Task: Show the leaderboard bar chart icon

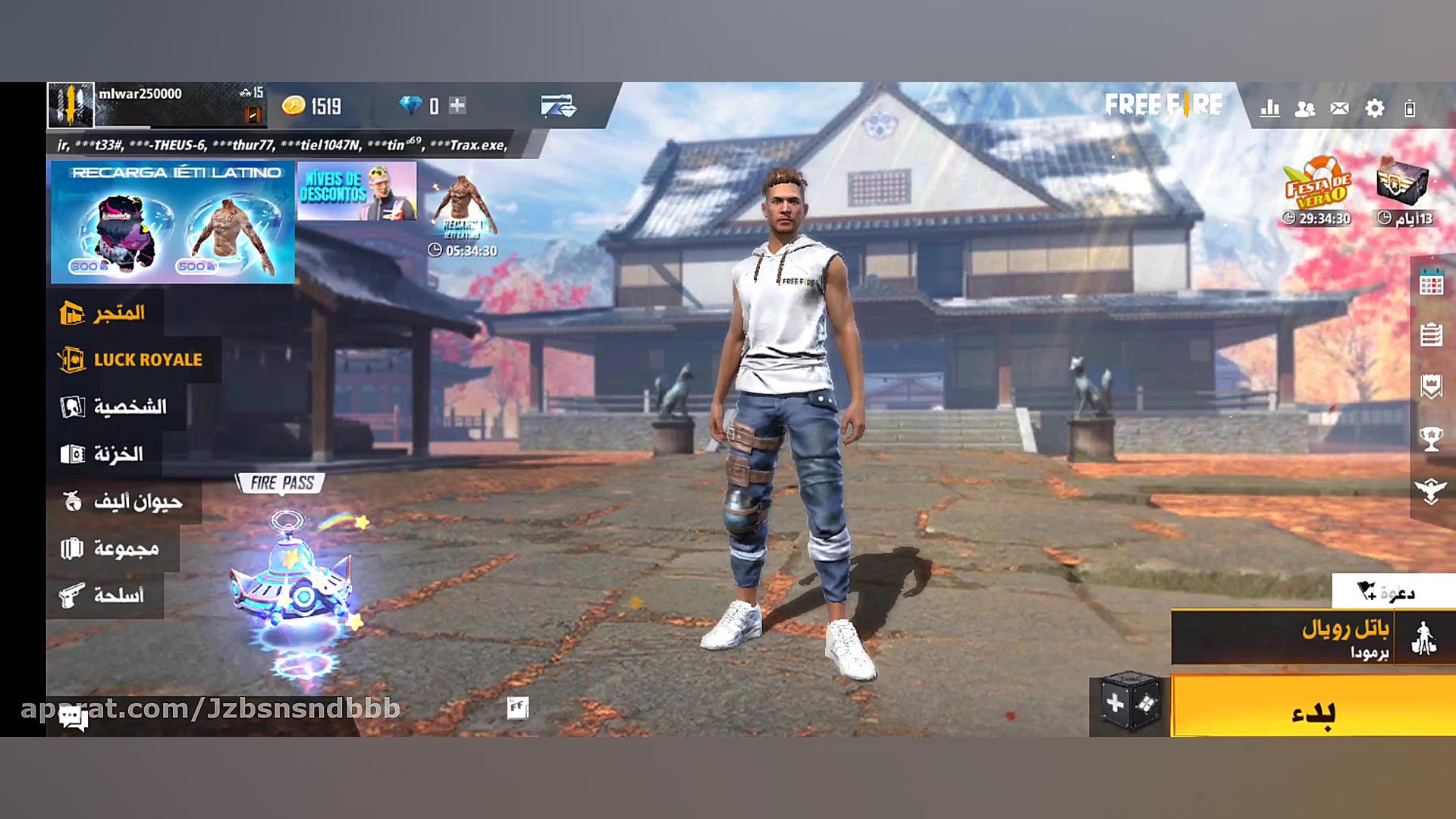Action: pyautogui.click(x=1269, y=108)
